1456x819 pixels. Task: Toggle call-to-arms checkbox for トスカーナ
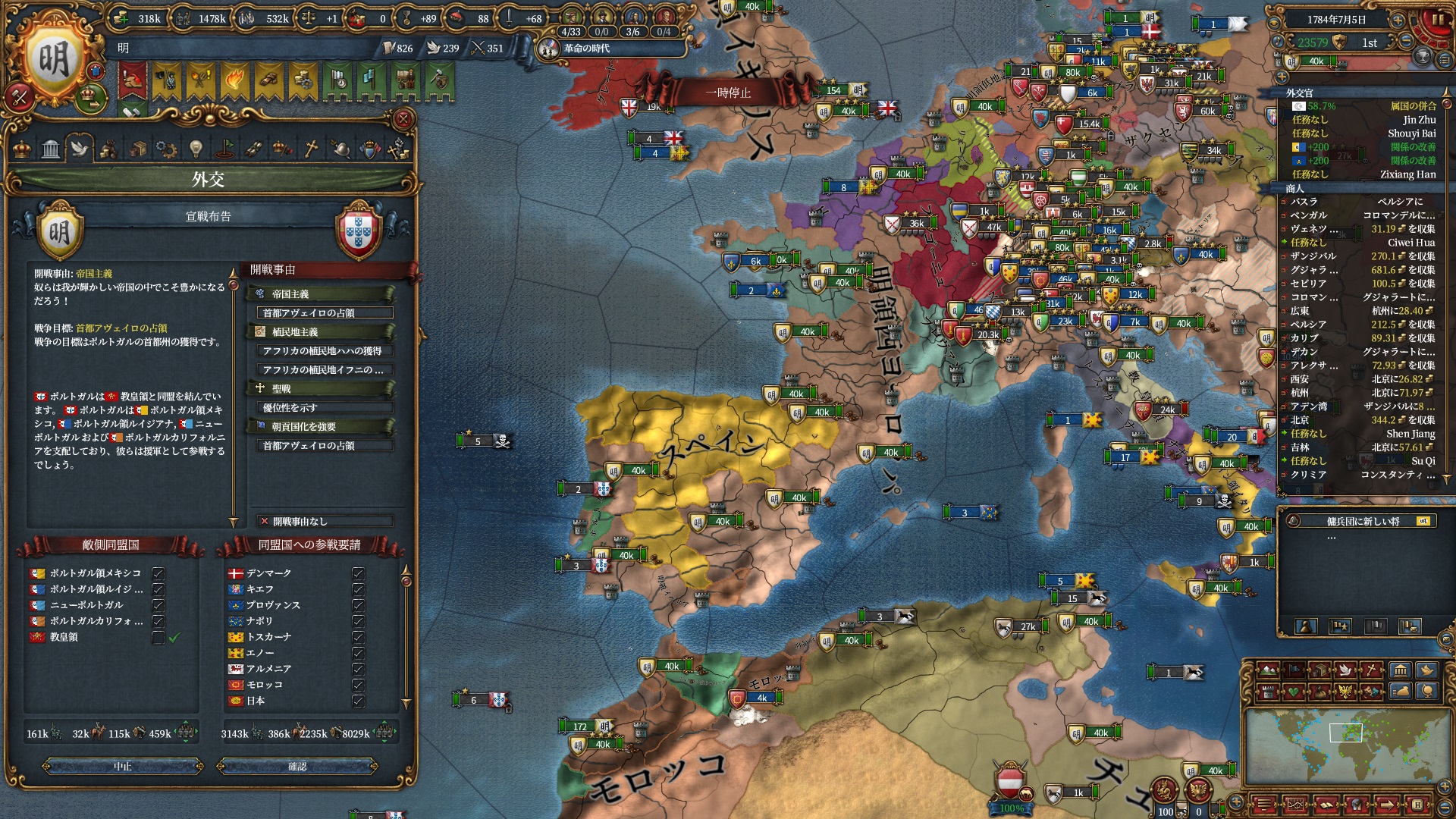coord(358,637)
